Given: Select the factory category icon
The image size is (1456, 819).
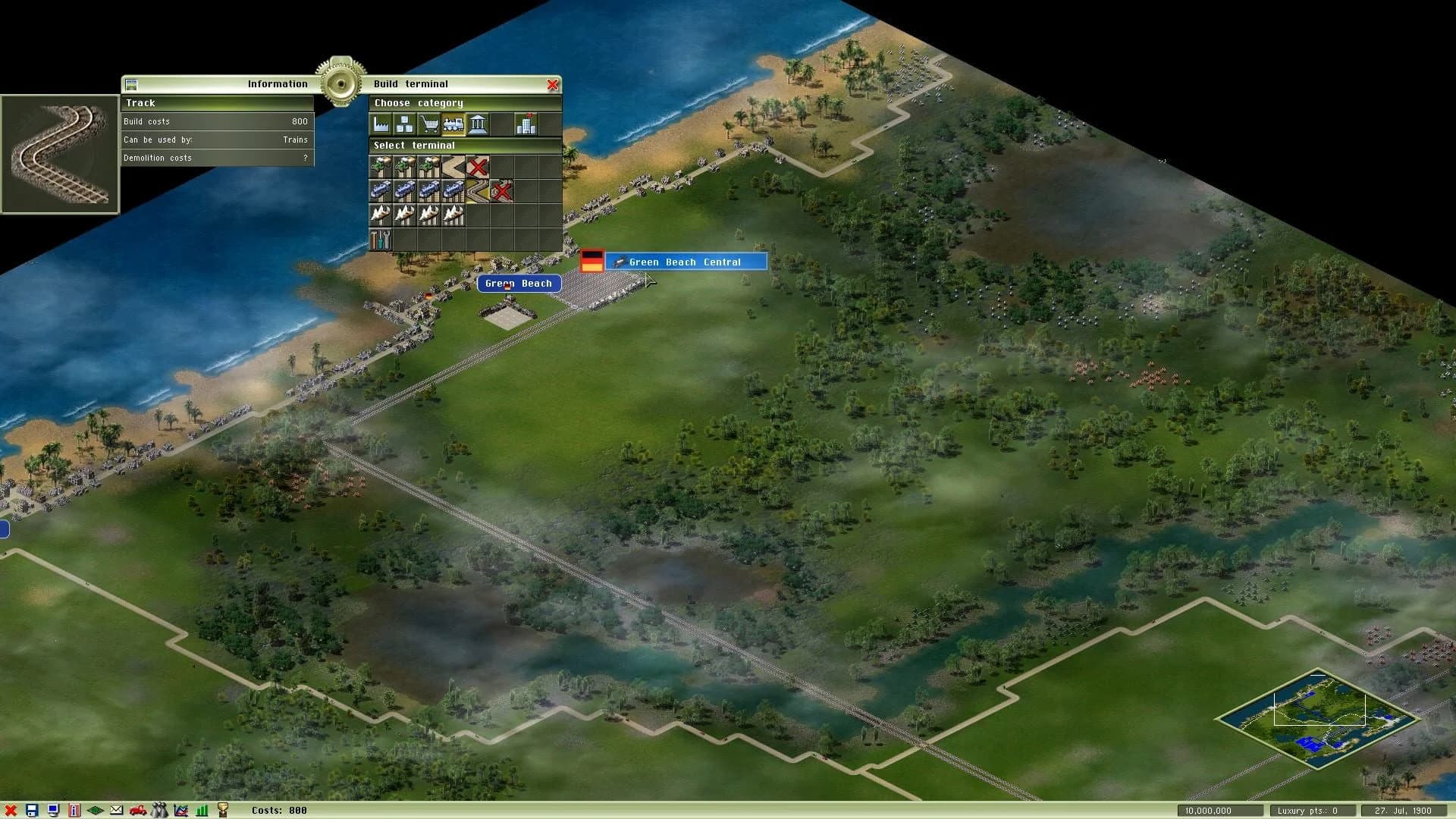Looking at the screenshot, I should pyautogui.click(x=381, y=124).
